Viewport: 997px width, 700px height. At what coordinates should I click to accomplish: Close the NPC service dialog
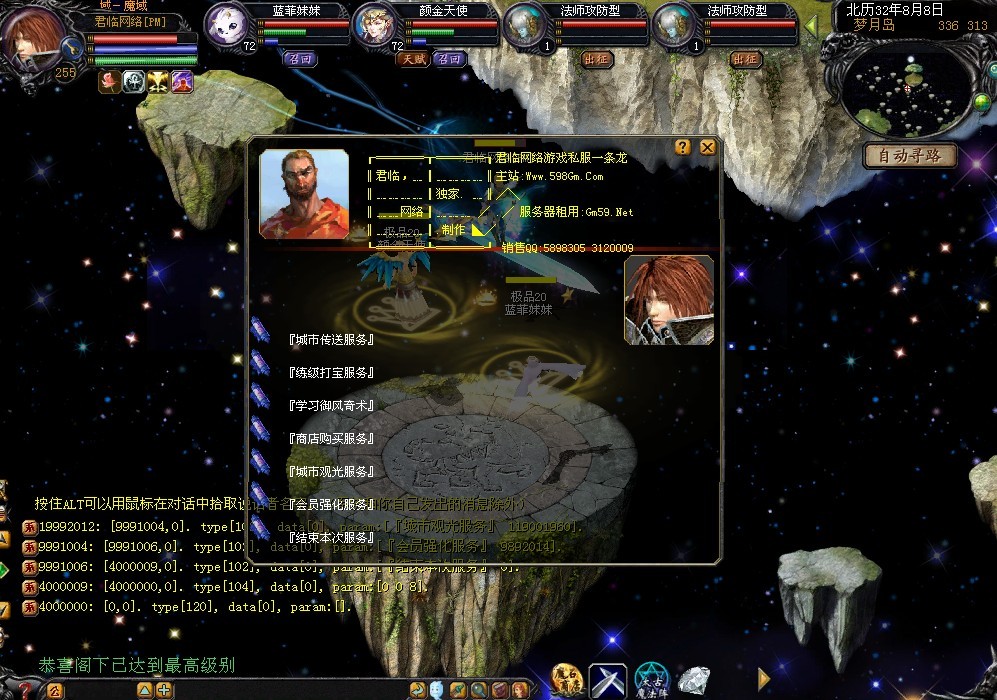pyautogui.click(x=708, y=147)
